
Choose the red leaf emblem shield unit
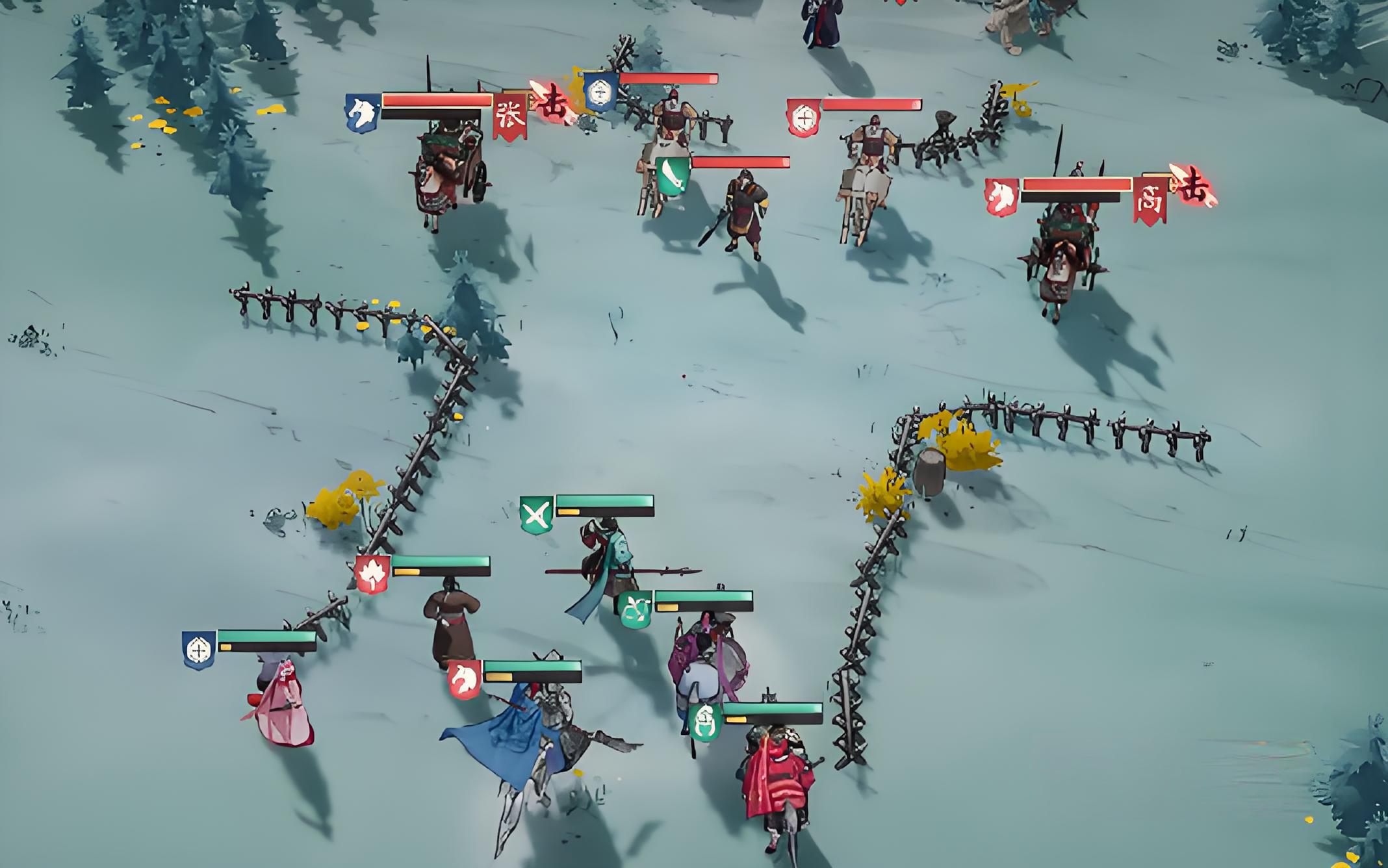point(372,574)
